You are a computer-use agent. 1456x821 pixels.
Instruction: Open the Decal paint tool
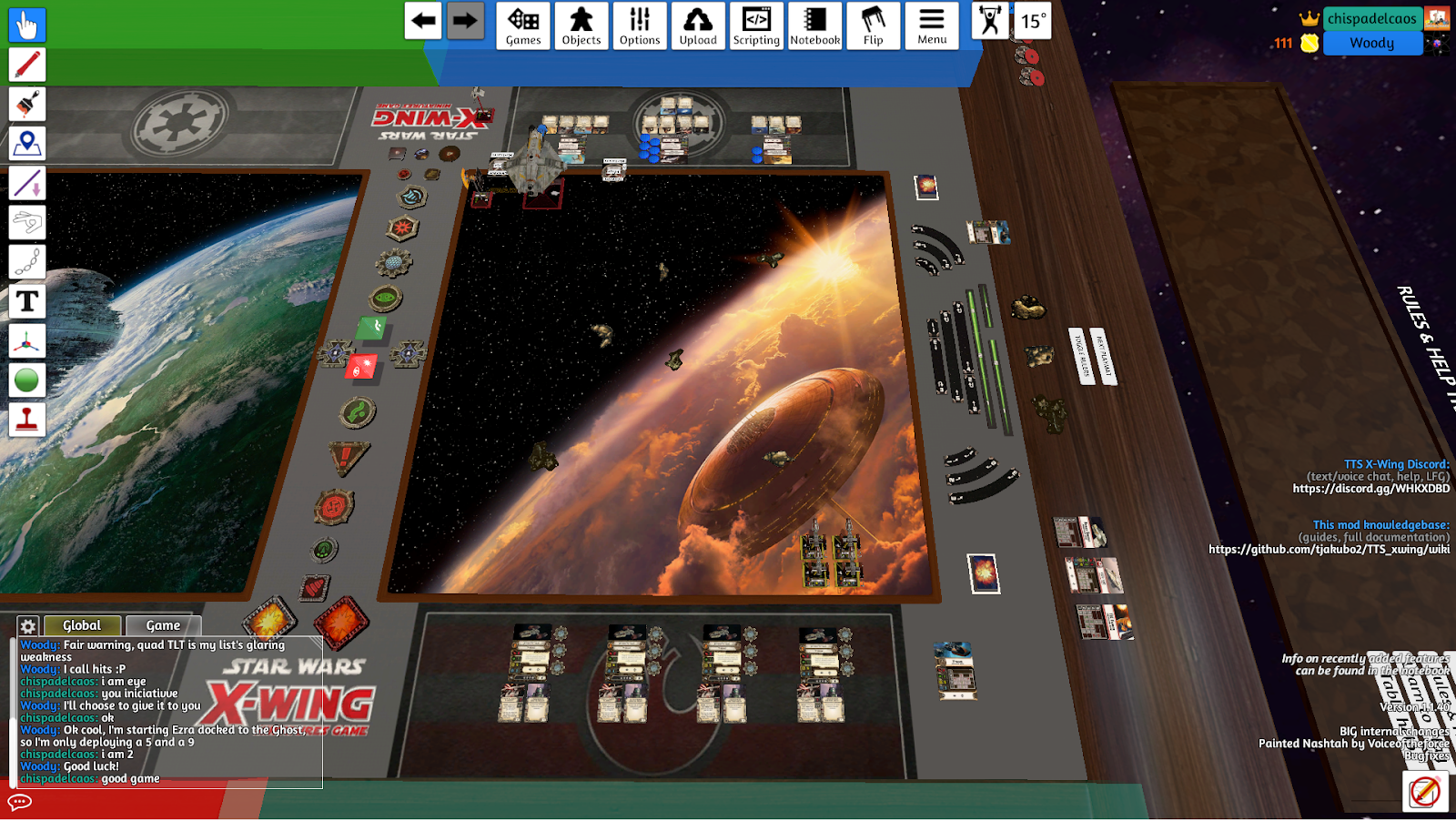(26, 104)
